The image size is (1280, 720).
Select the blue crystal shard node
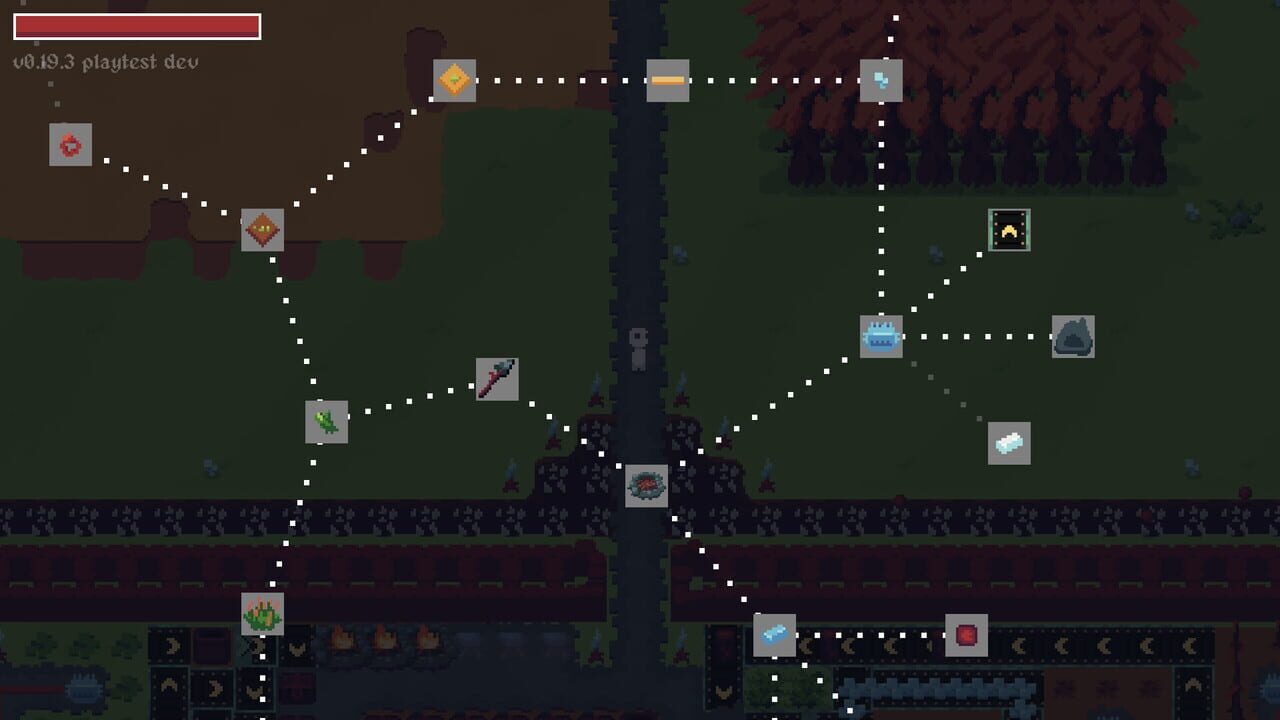880,80
